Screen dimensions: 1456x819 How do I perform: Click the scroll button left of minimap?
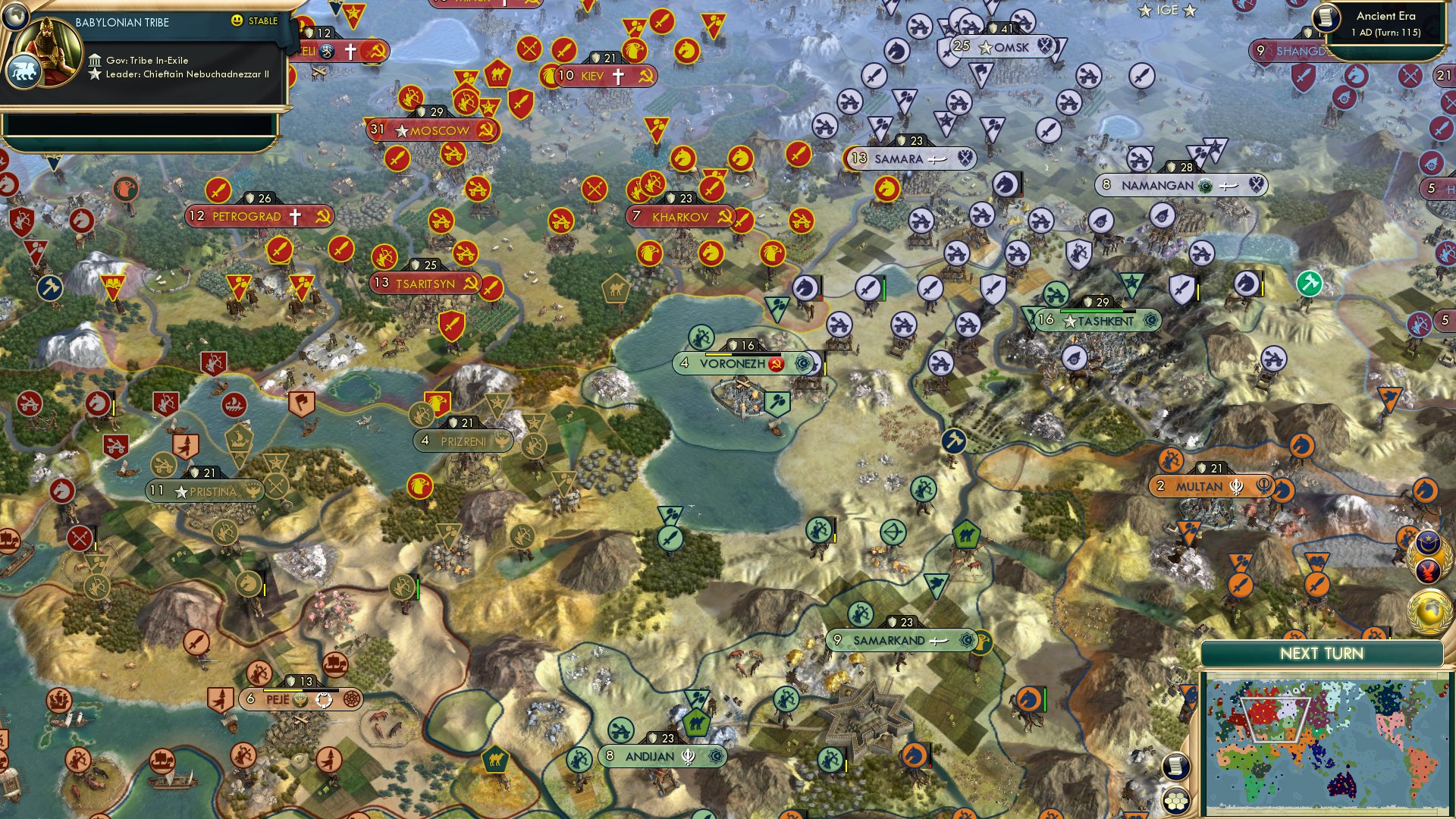tap(1174, 767)
